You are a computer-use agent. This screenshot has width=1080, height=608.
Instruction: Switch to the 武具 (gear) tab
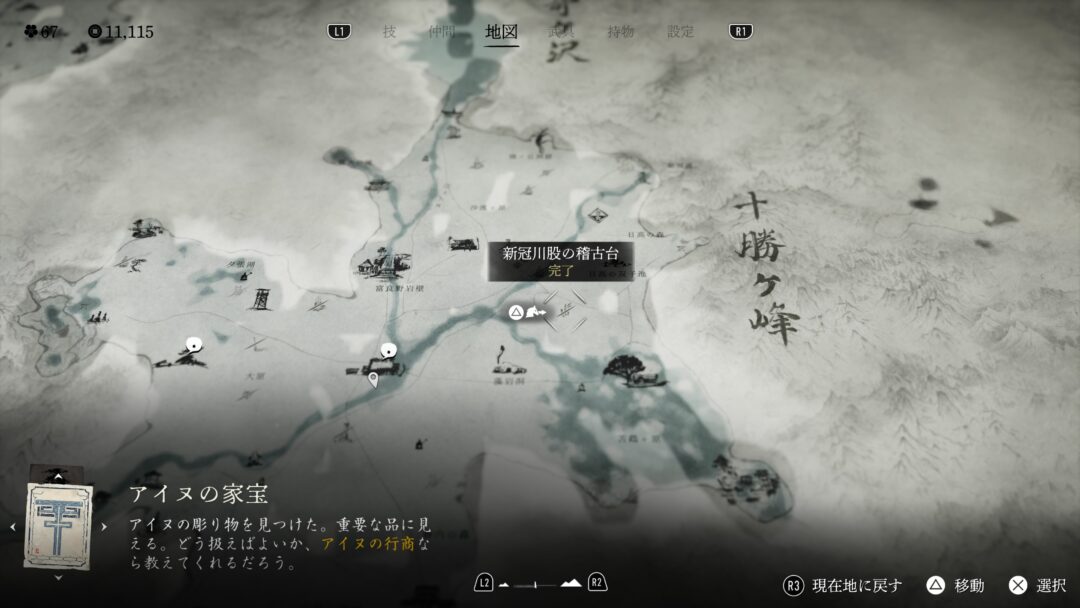[x=561, y=32]
